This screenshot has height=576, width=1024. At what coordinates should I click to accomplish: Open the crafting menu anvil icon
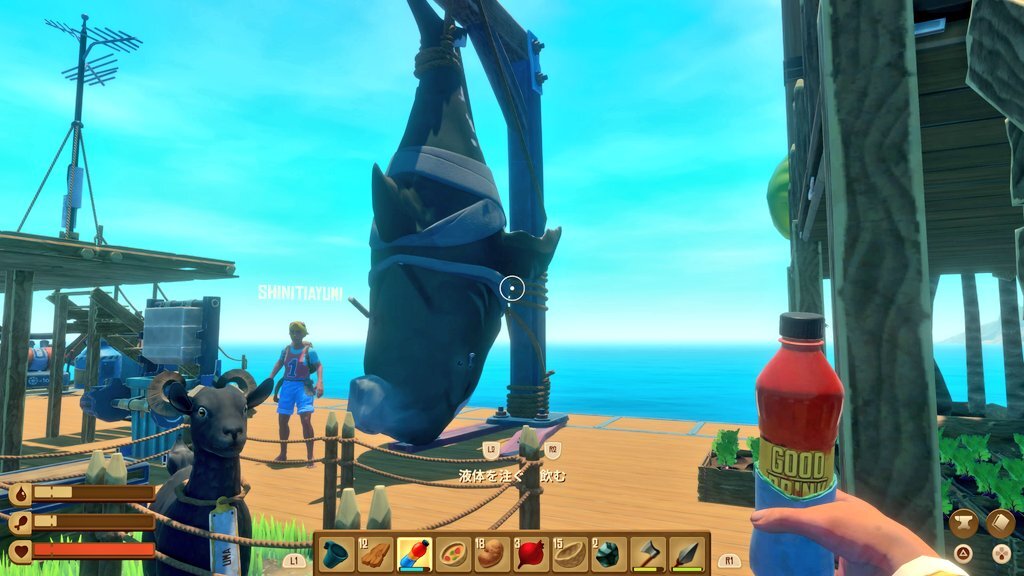point(963,523)
